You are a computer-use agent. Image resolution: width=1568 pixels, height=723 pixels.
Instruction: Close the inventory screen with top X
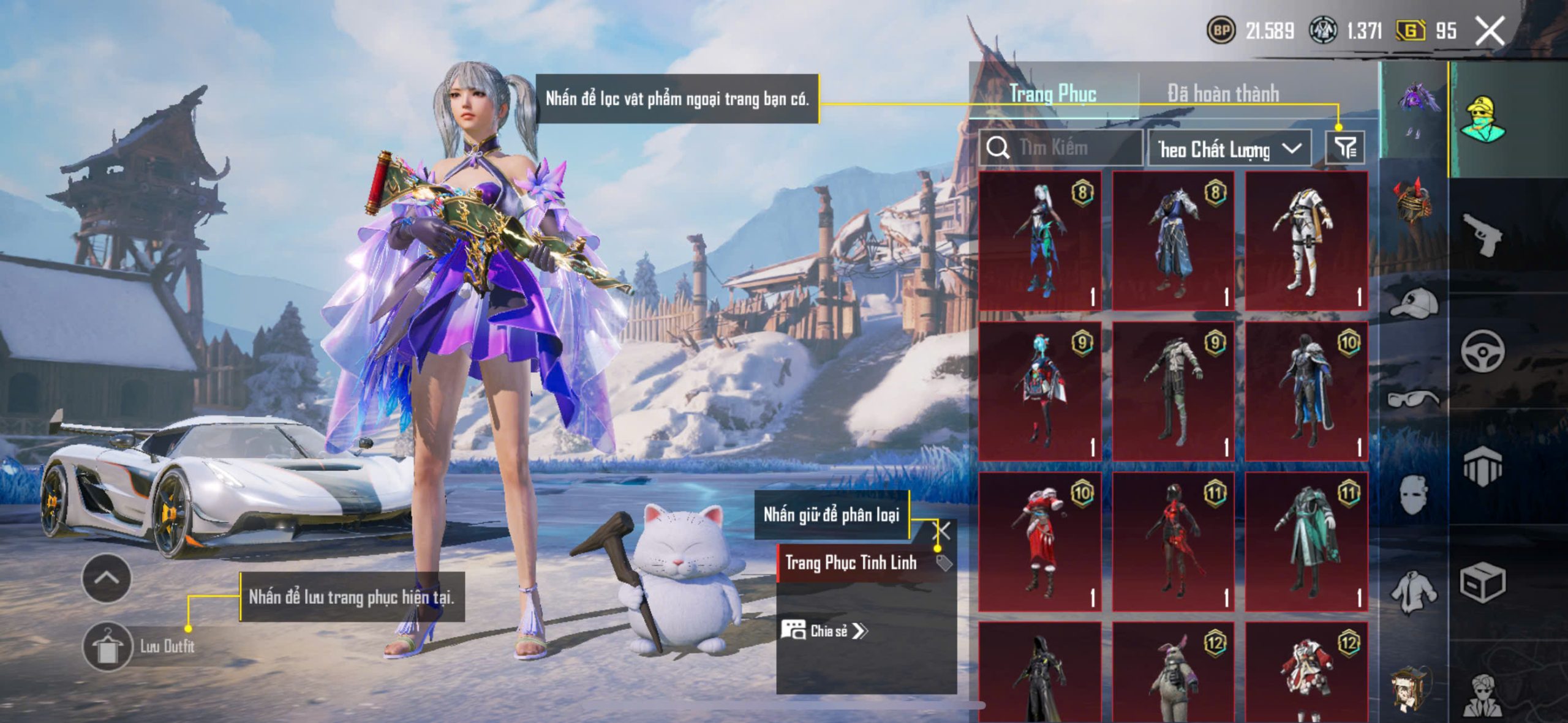[x=1490, y=31]
